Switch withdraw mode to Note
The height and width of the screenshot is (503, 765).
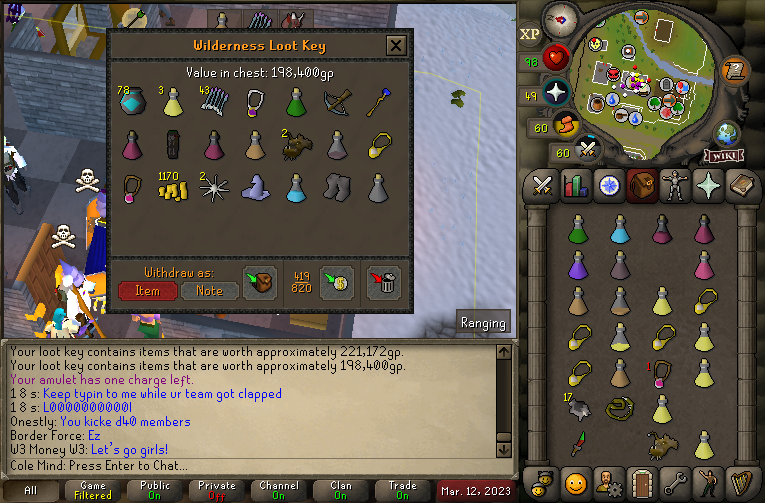[x=209, y=290]
